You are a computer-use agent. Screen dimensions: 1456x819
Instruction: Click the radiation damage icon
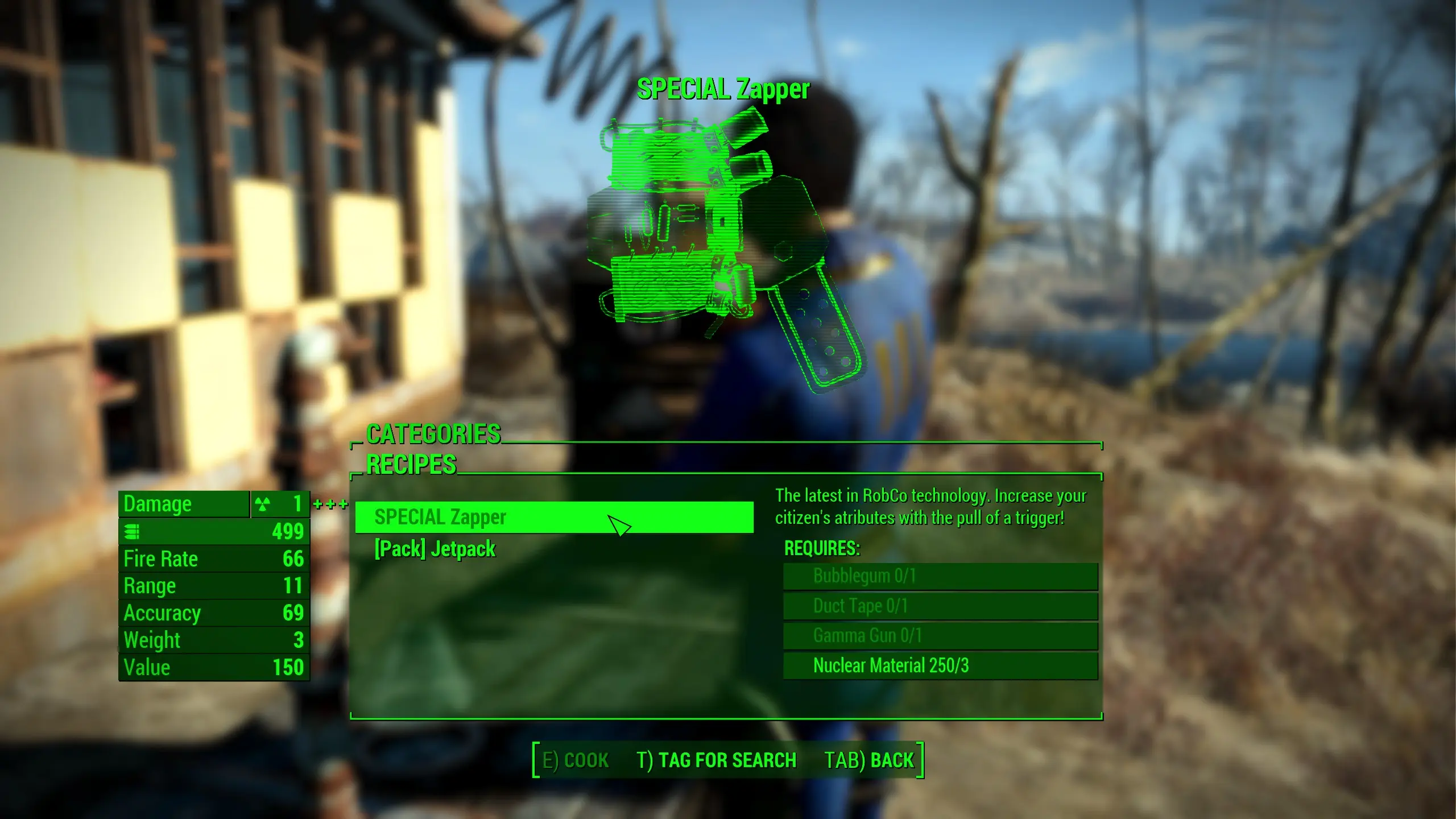262,504
